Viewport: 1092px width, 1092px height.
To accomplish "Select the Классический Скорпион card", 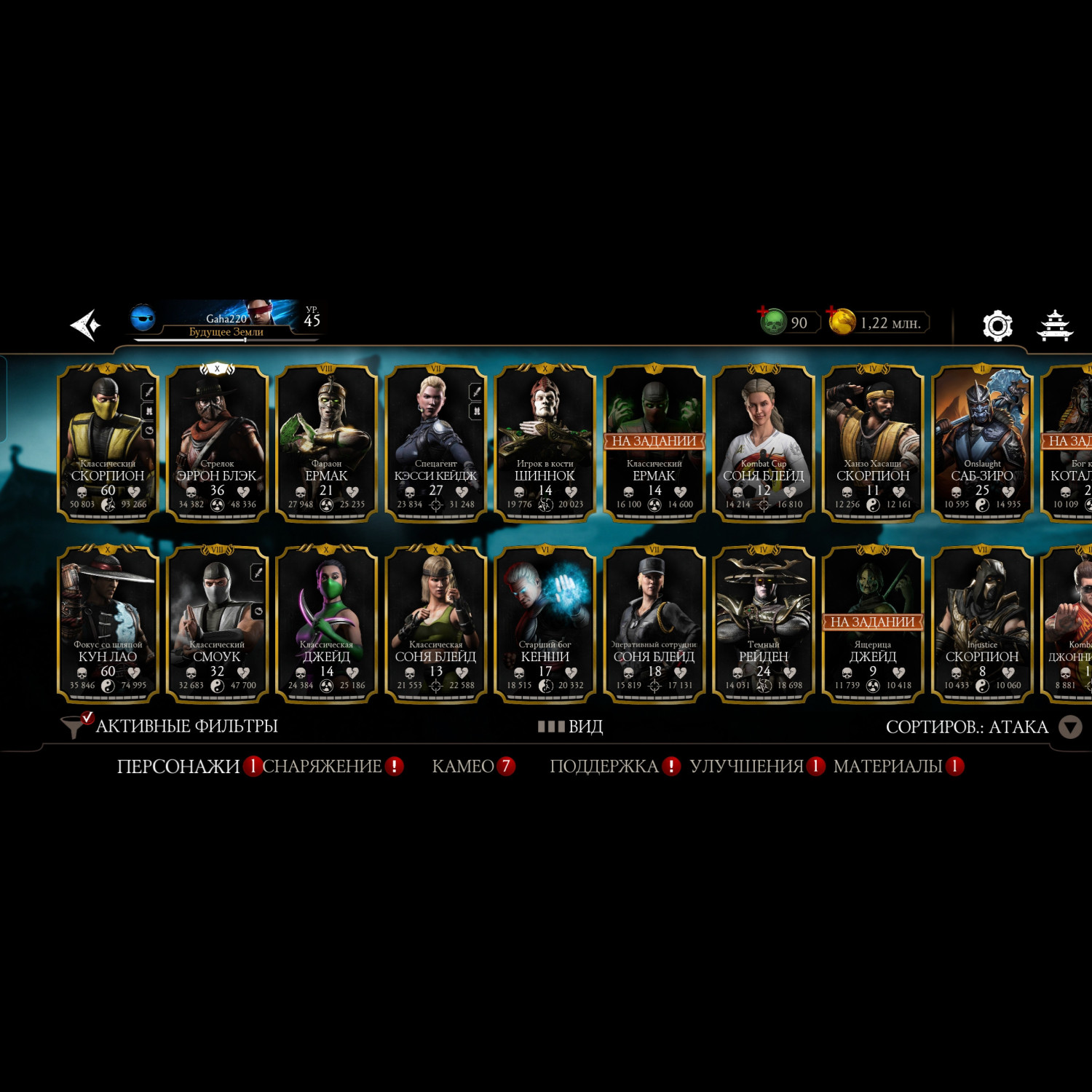I will pos(108,443).
